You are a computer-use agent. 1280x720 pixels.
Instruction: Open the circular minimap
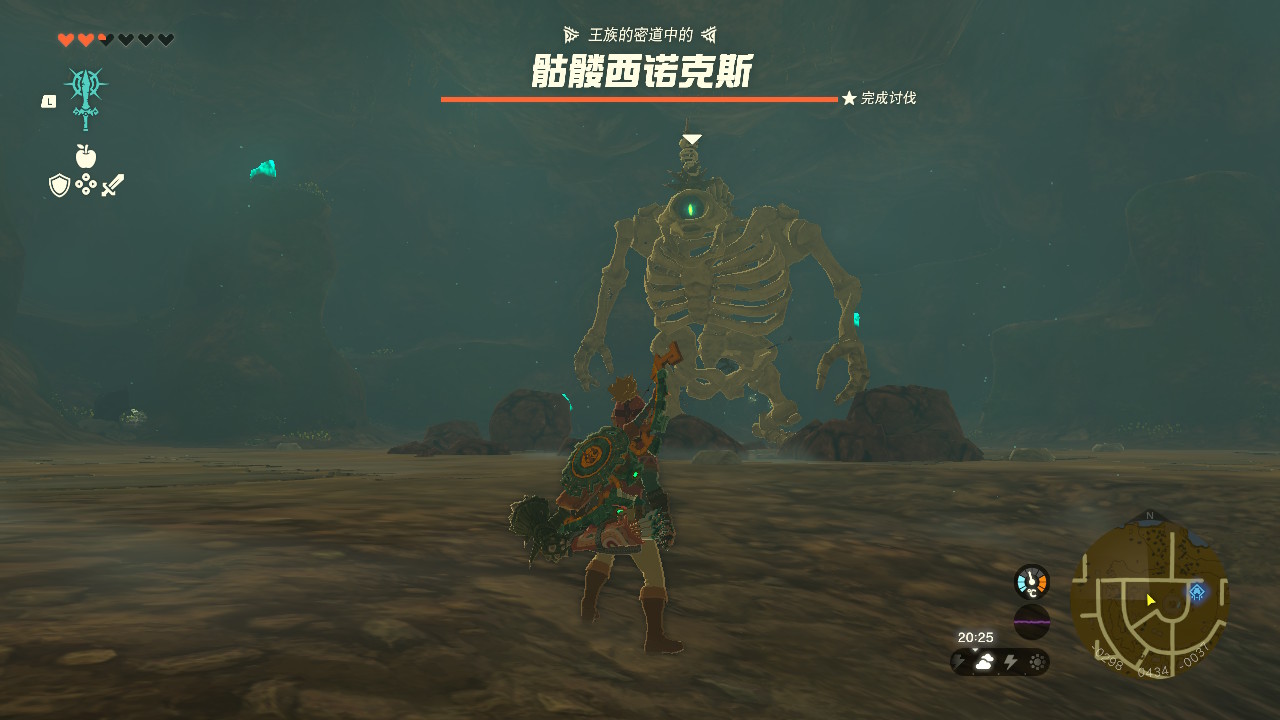pyautogui.click(x=1149, y=597)
